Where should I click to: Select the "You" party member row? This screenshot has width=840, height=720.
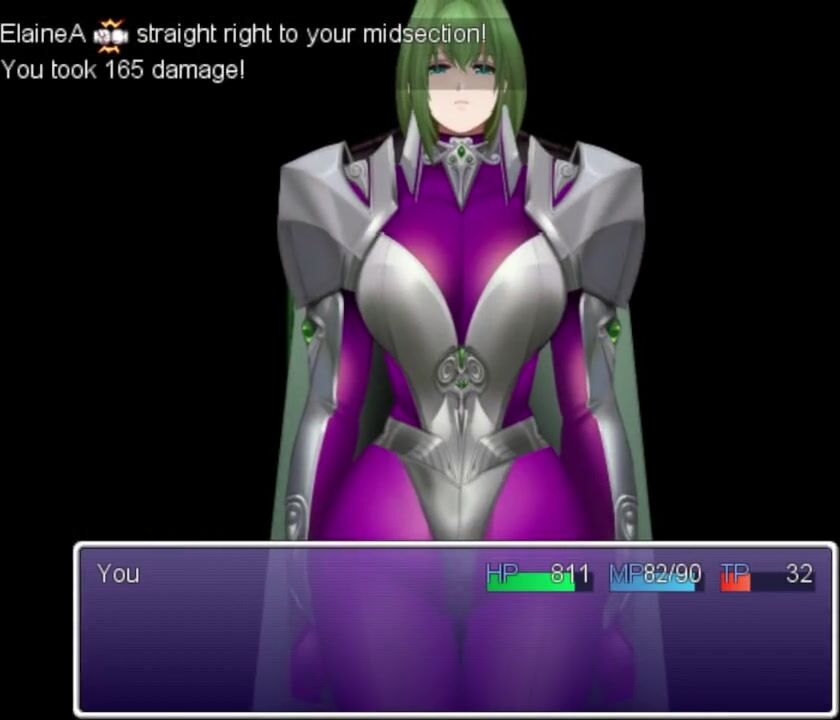(x=454, y=575)
